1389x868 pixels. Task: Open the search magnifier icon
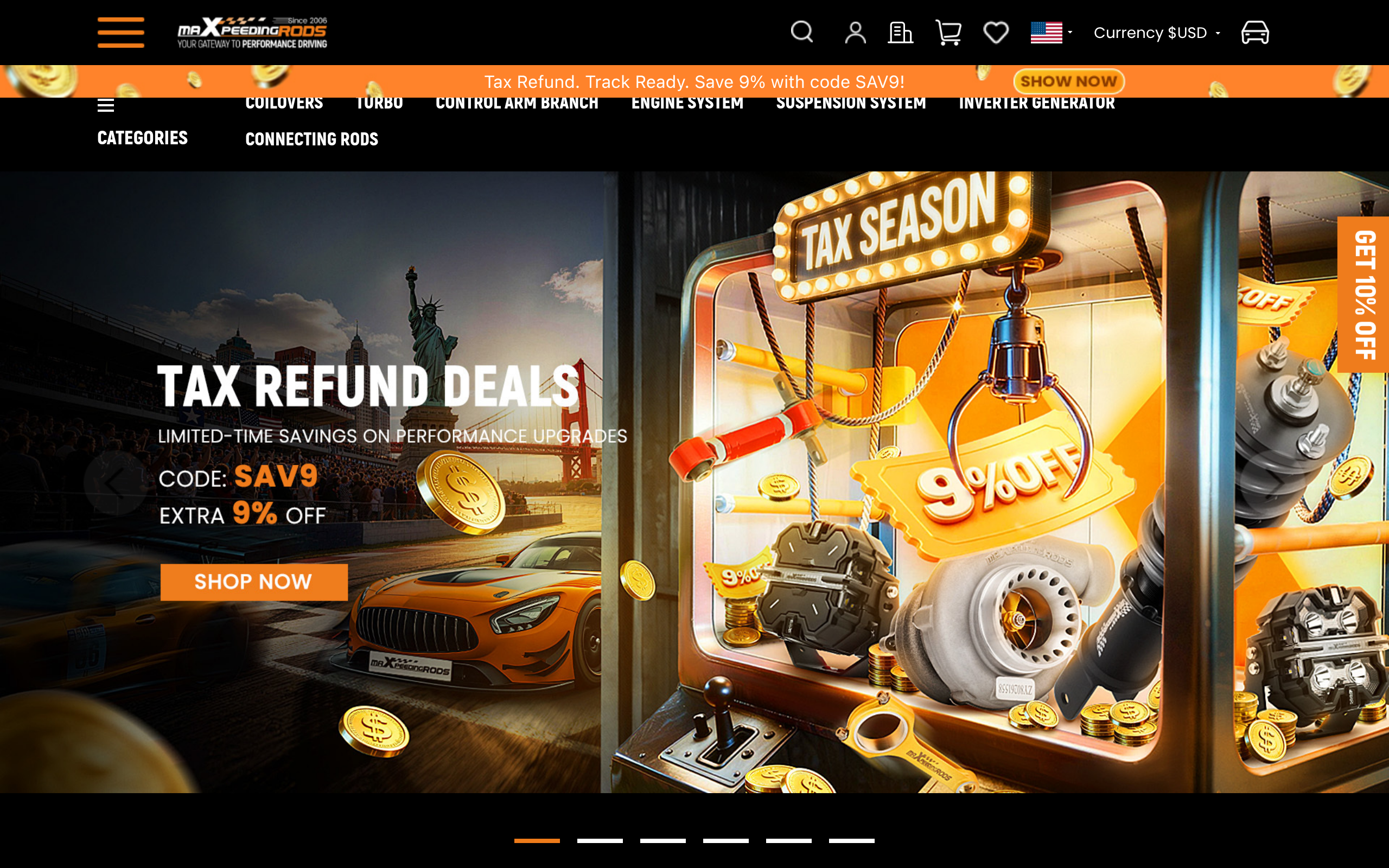pyautogui.click(x=801, y=32)
